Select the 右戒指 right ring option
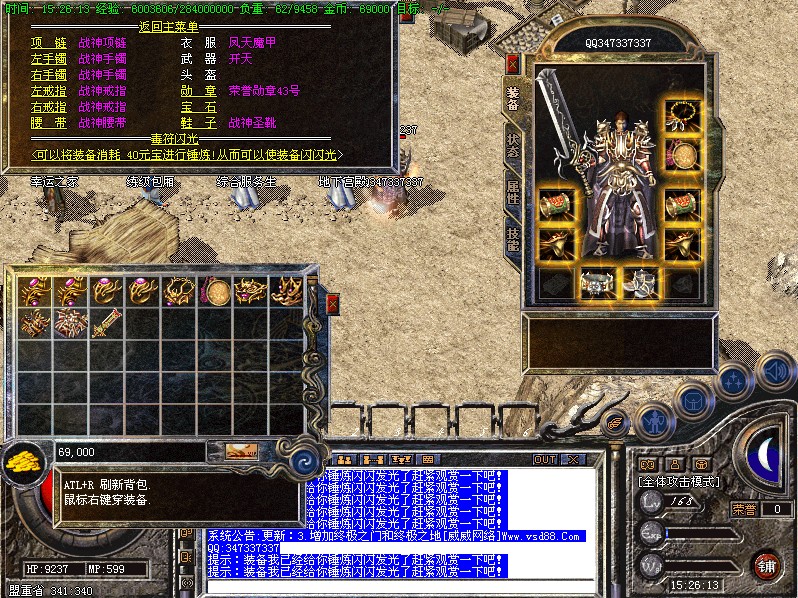 coord(47,107)
